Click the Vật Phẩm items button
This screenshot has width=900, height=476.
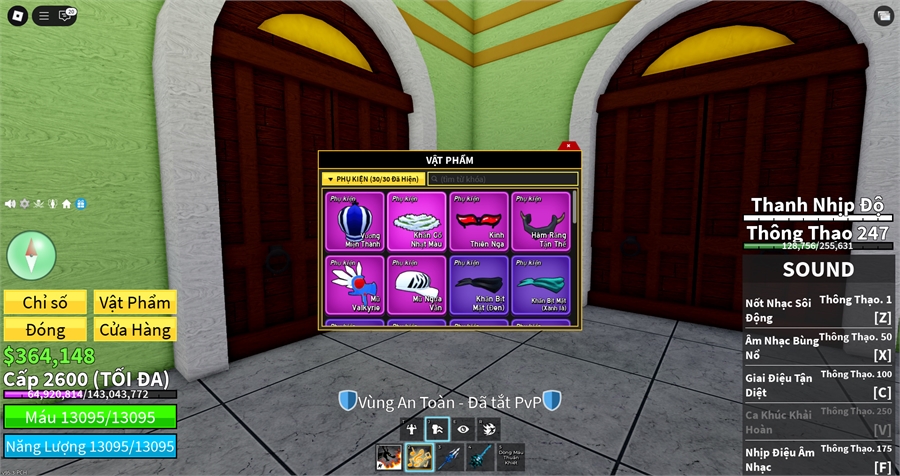[135, 302]
